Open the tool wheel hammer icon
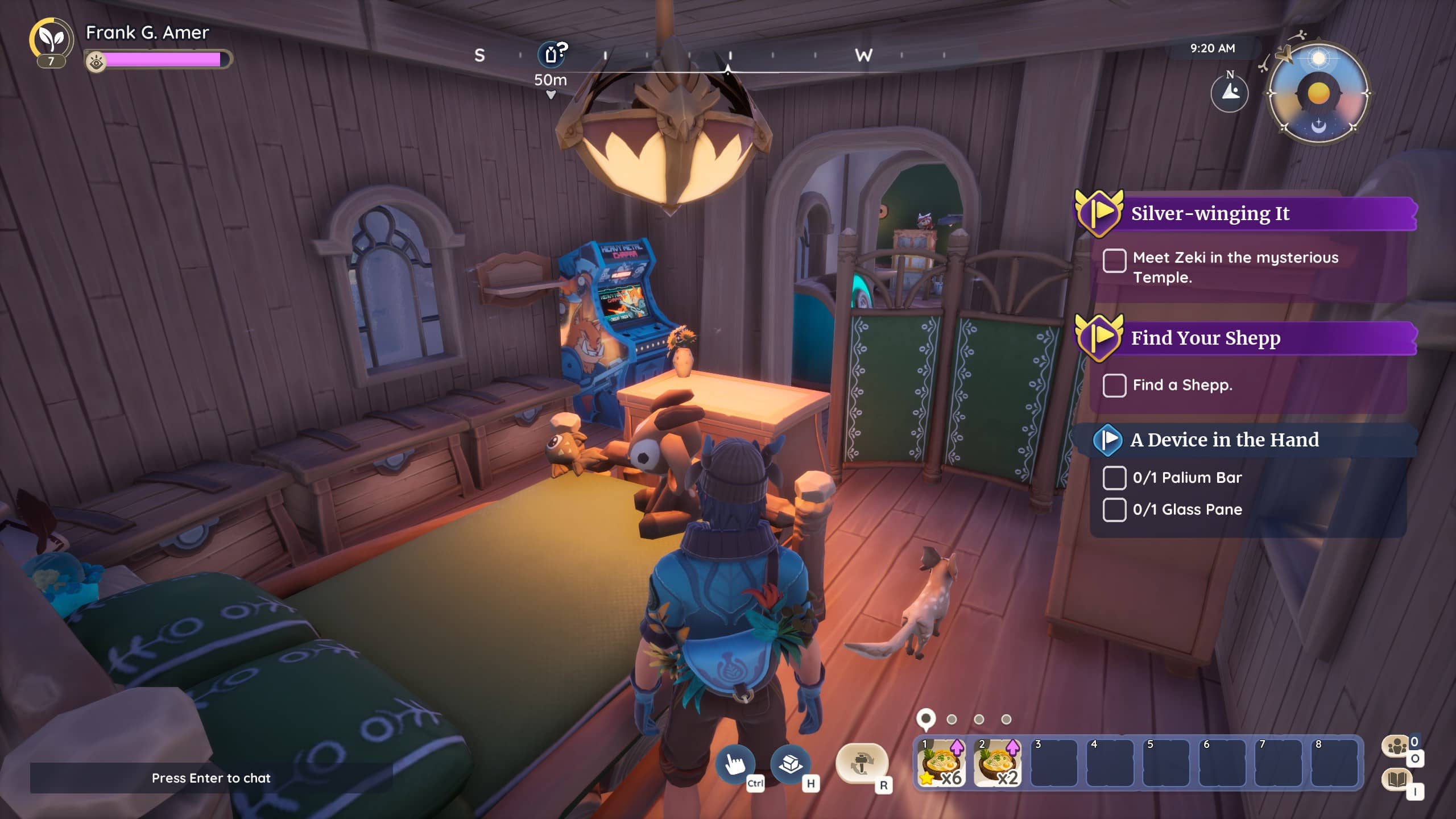The width and height of the screenshot is (1456, 819). click(862, 763)
